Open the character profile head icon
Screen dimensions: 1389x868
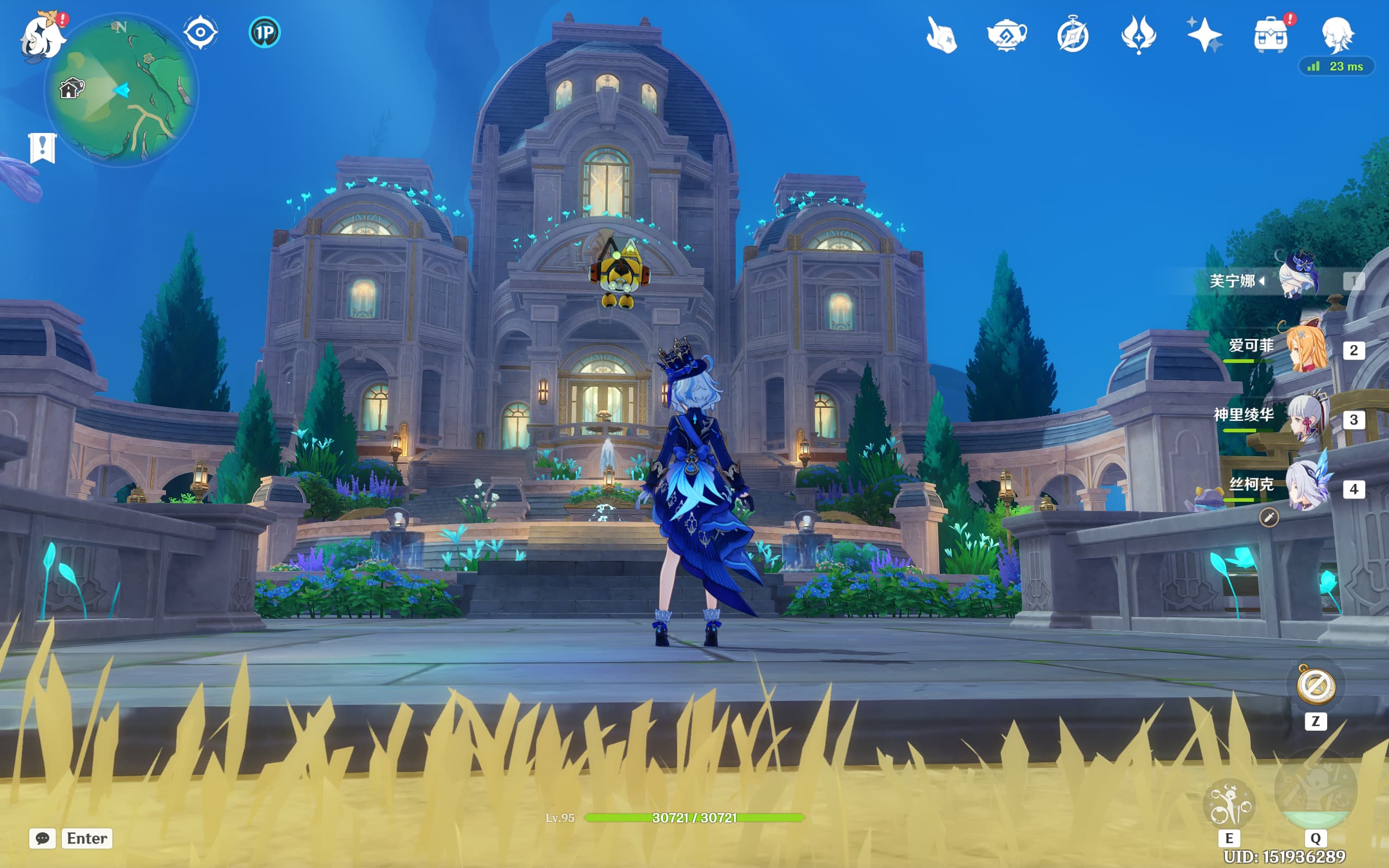tap(1337, 35)
